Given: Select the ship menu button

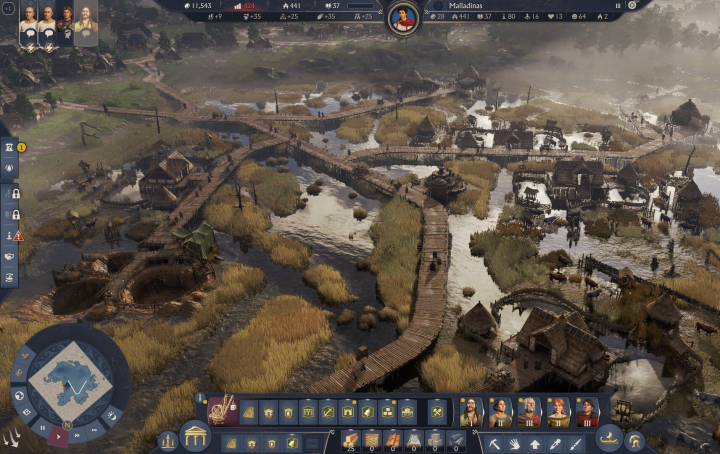Looking at the screenshot, I should click(607, 437).
